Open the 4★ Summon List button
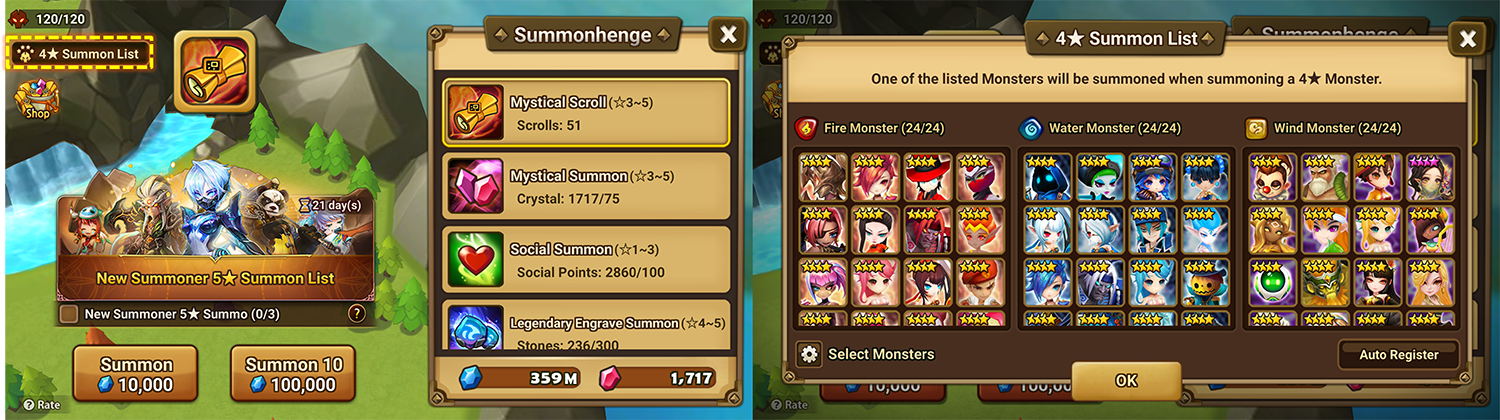This screenshot has height=420, width=1500. coord(84,53)
